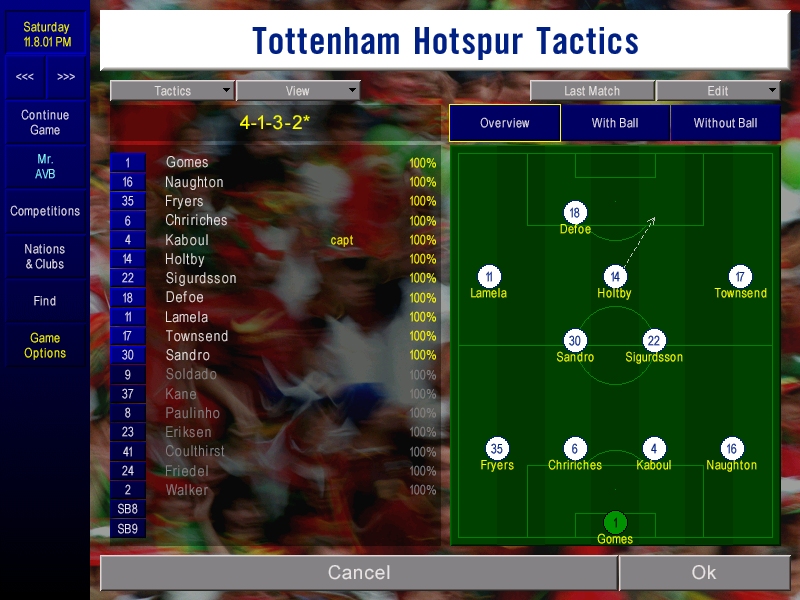The height and width of the screenshot is (600, 800).
Task: Switch to the With Ball tab
Action: click(615, 123)
